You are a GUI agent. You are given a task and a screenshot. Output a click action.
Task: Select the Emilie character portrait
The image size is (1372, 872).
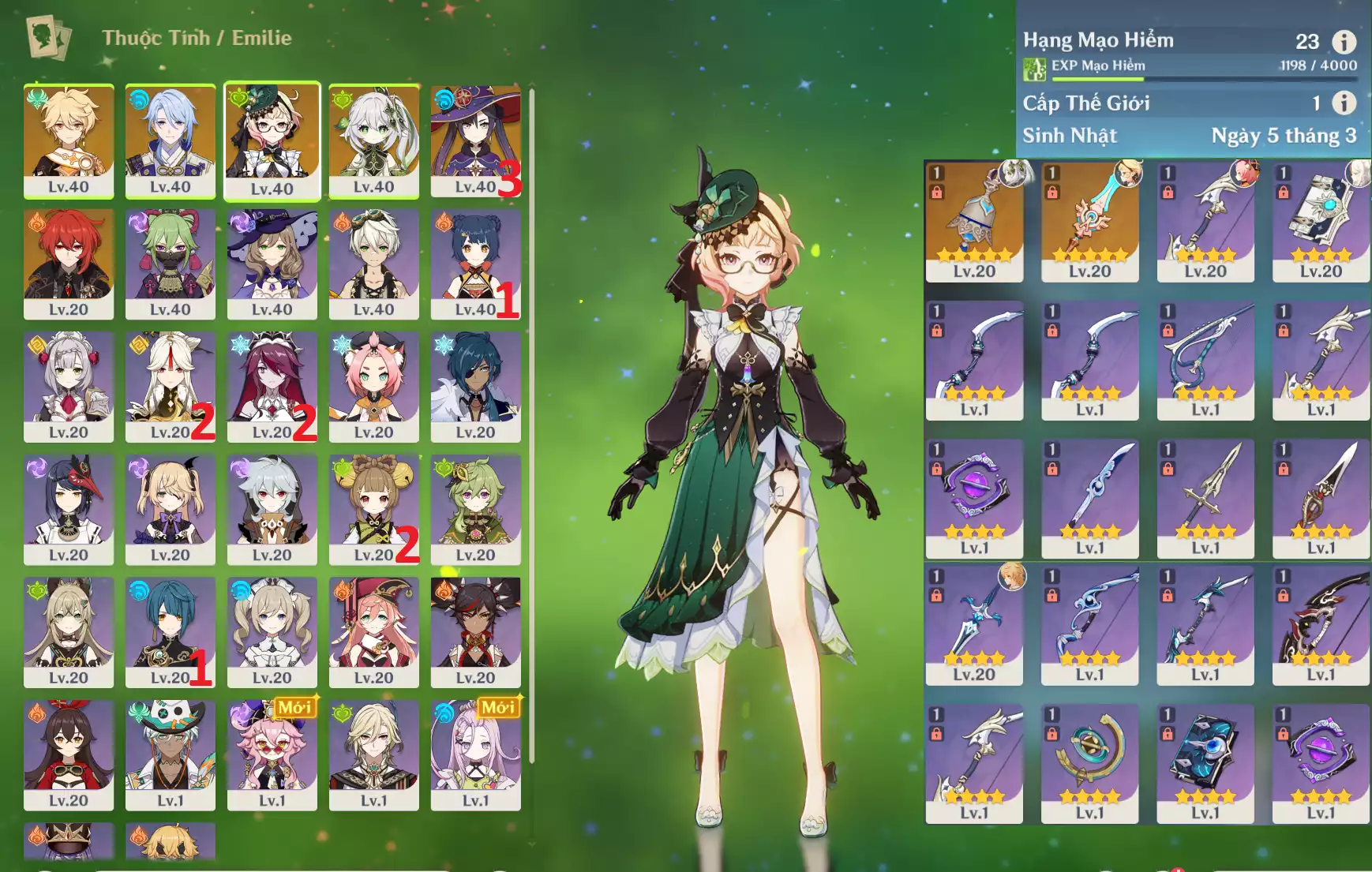(x=272, y=140)
